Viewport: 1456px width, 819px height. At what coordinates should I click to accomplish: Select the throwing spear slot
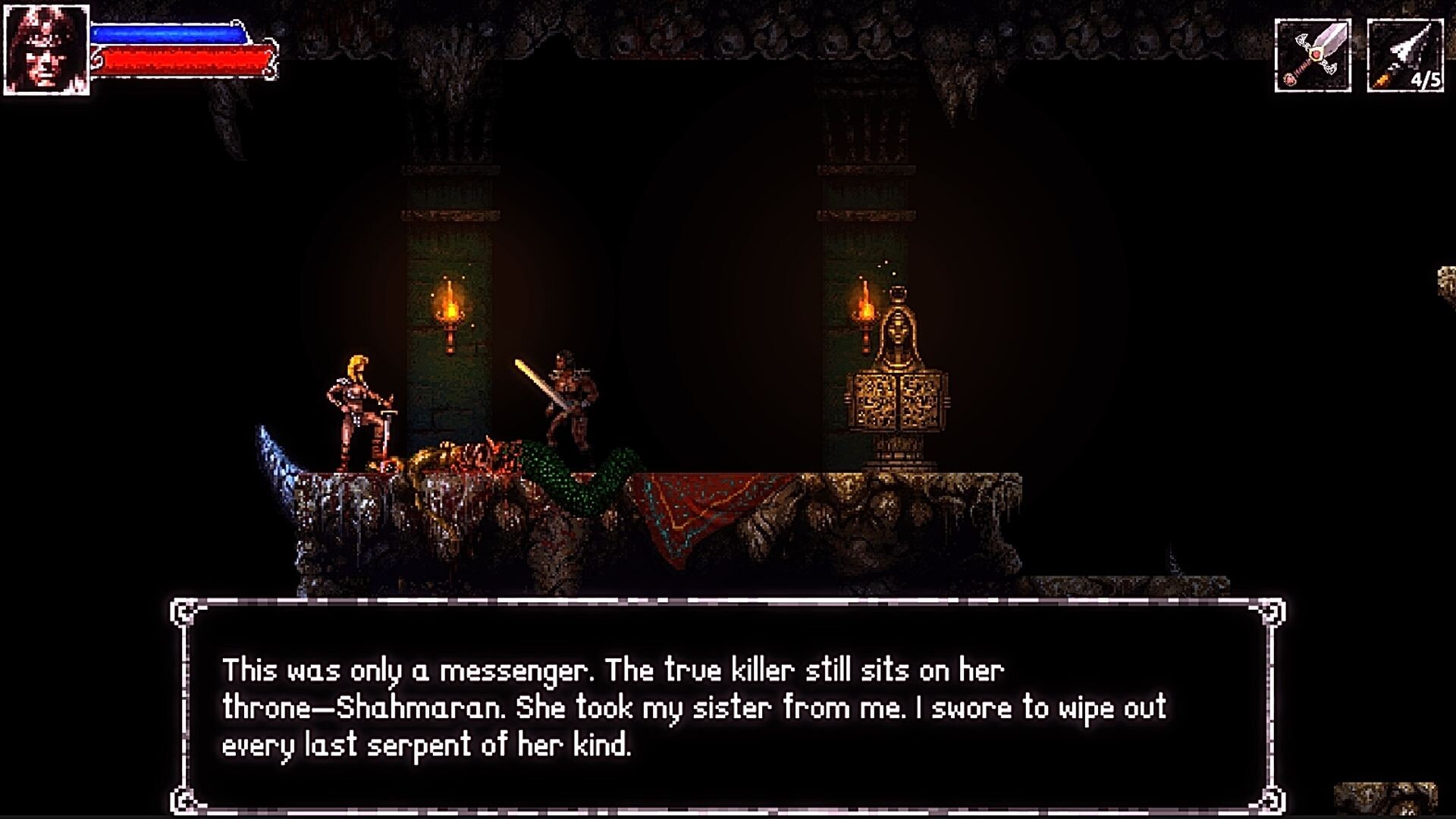pos(1404,56)
